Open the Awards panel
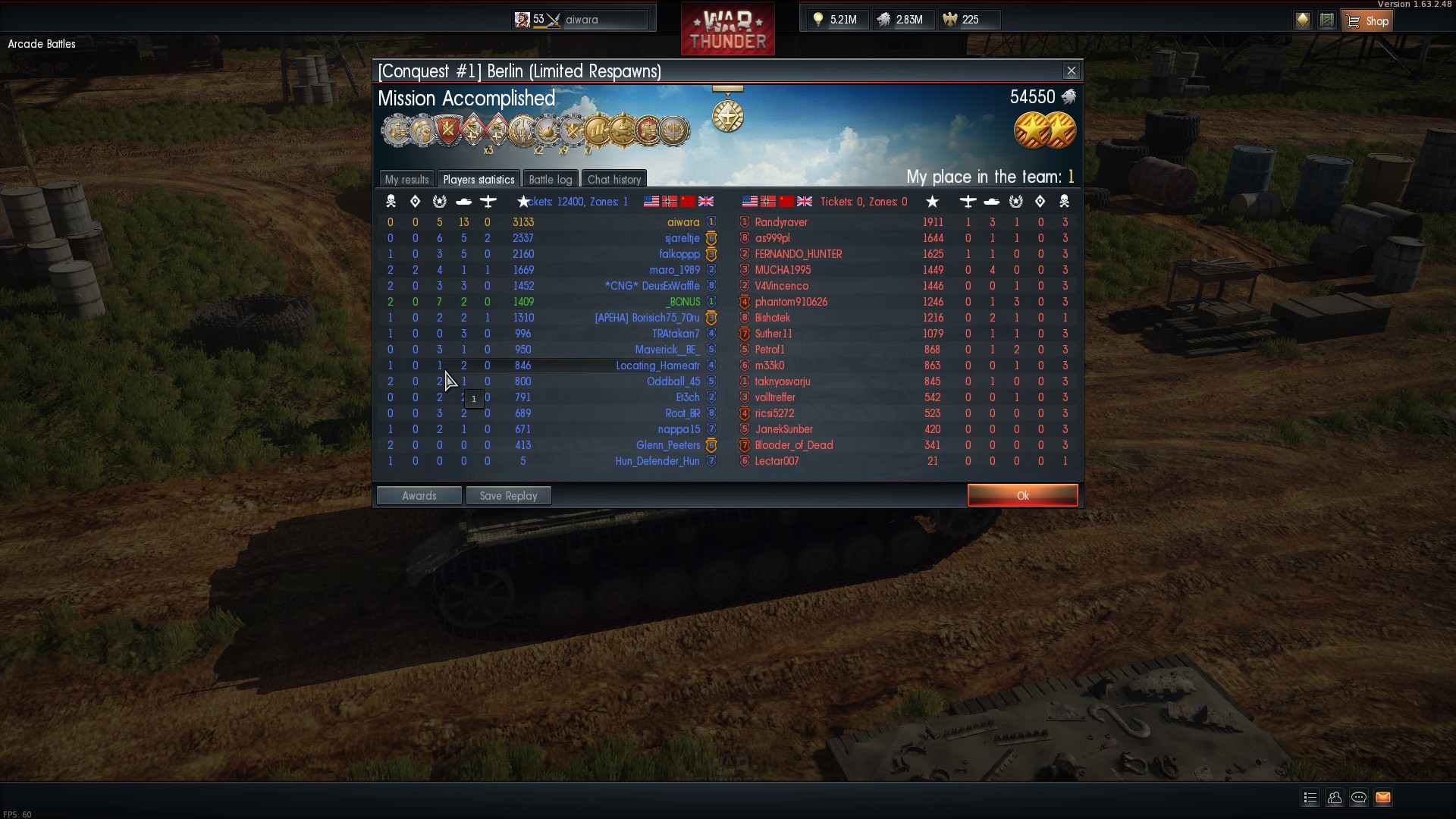 pyautogui.click(x=419, y=495)
